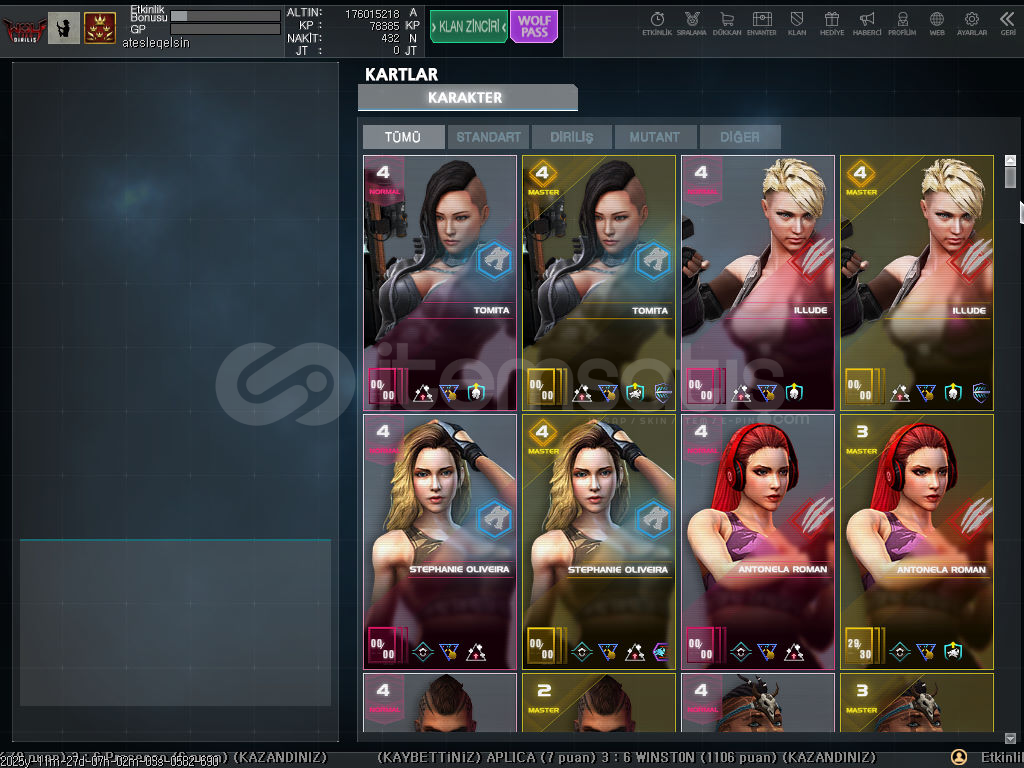Open the Dükkan shop
1024x768 pixels.
click(x=726, y=24)
